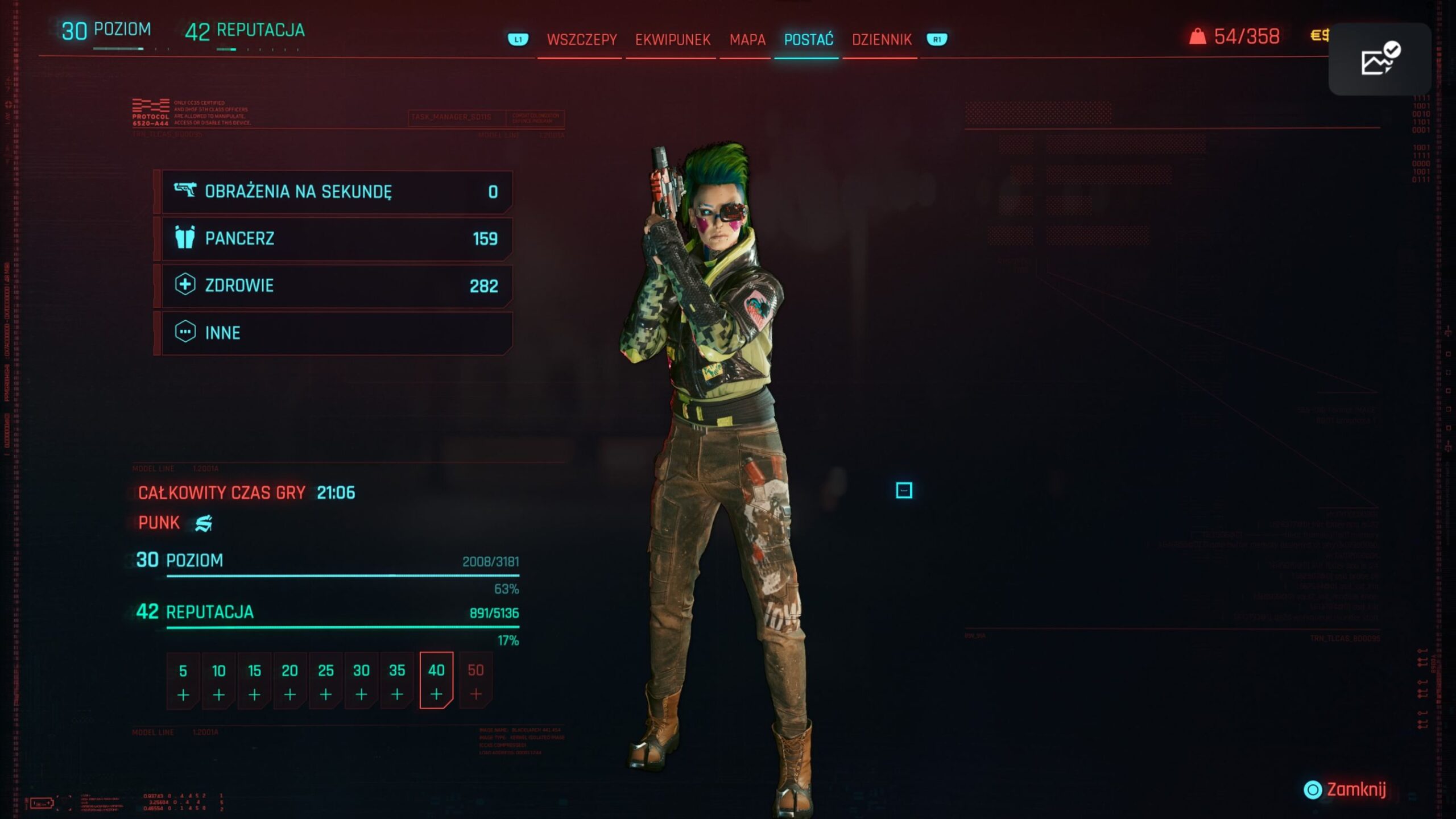Expand the OBRAŻENIA NA SEKUNDĘ stat row
The height and width of the screenshot is (819, 1456).
tap(337, 192)
